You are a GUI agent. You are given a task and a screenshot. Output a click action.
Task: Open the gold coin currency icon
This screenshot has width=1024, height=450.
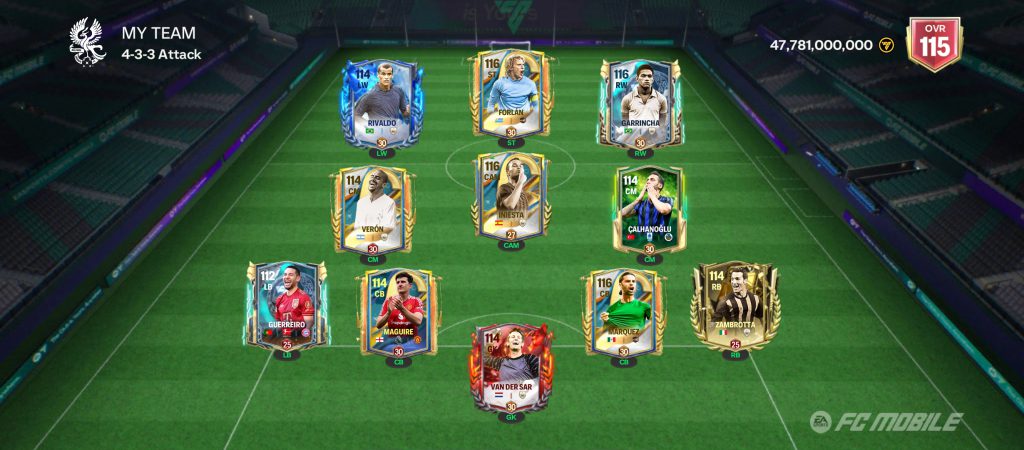[x=886, y=45]
